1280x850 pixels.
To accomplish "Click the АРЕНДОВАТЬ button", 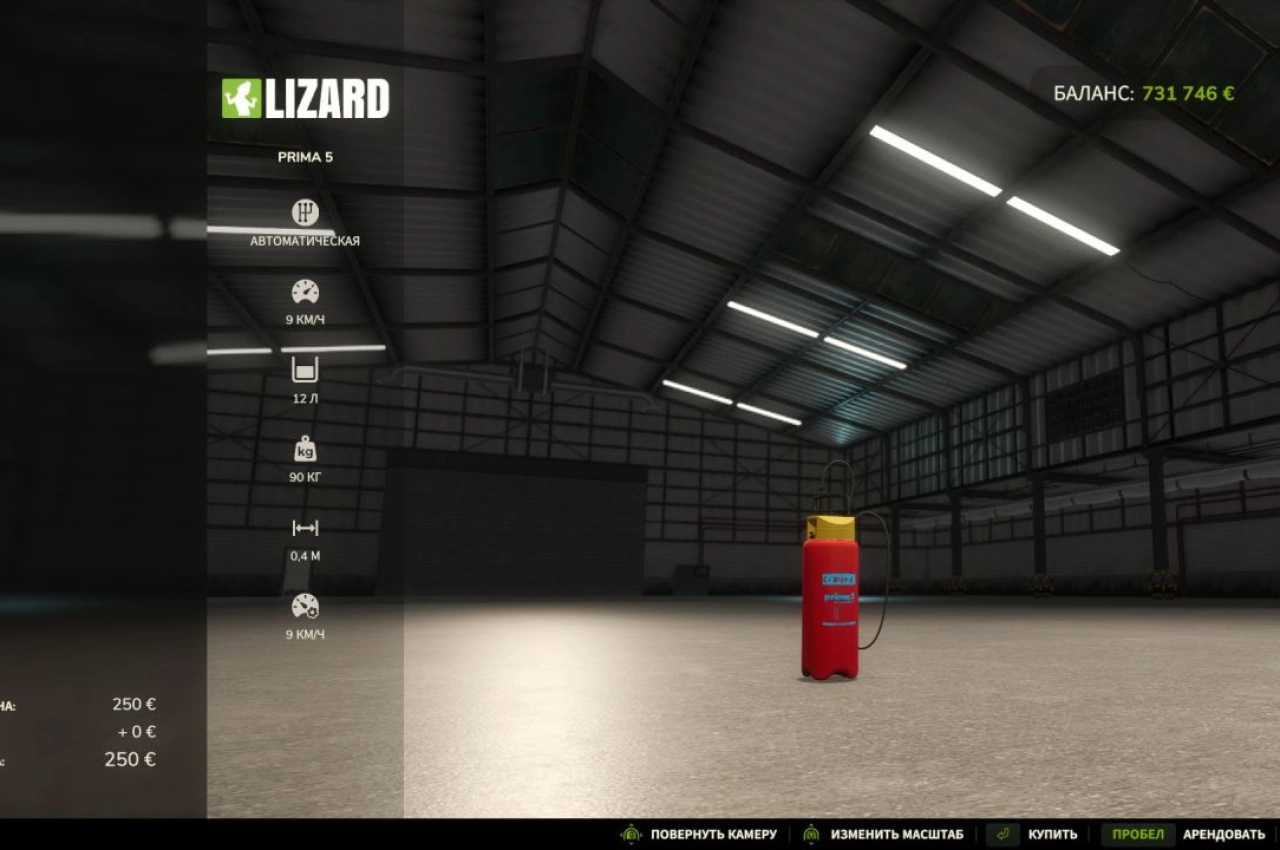I will (x=1226, y=834).
